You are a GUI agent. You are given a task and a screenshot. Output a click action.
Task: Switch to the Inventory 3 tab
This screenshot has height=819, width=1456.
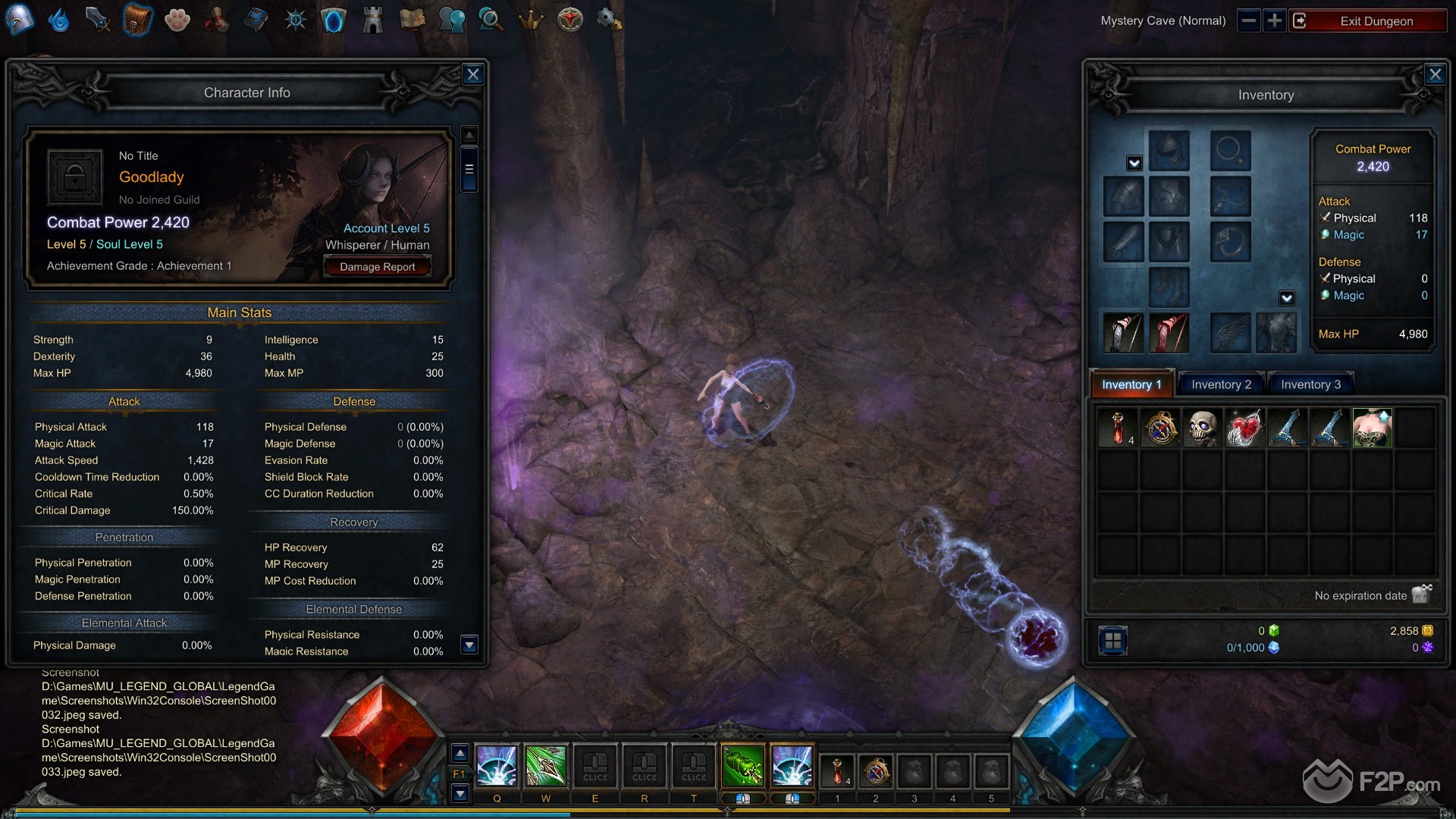coord(1310,384)
